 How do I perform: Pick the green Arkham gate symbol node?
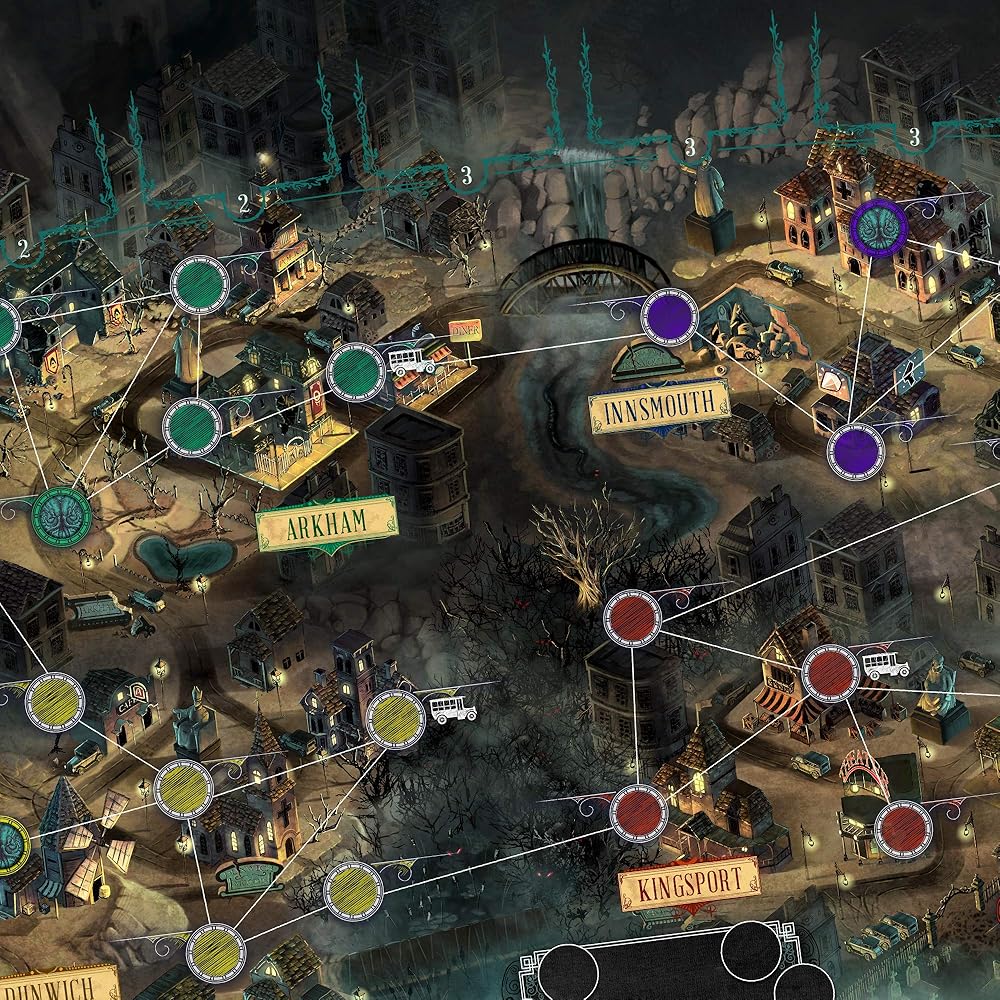pos(61,514)
